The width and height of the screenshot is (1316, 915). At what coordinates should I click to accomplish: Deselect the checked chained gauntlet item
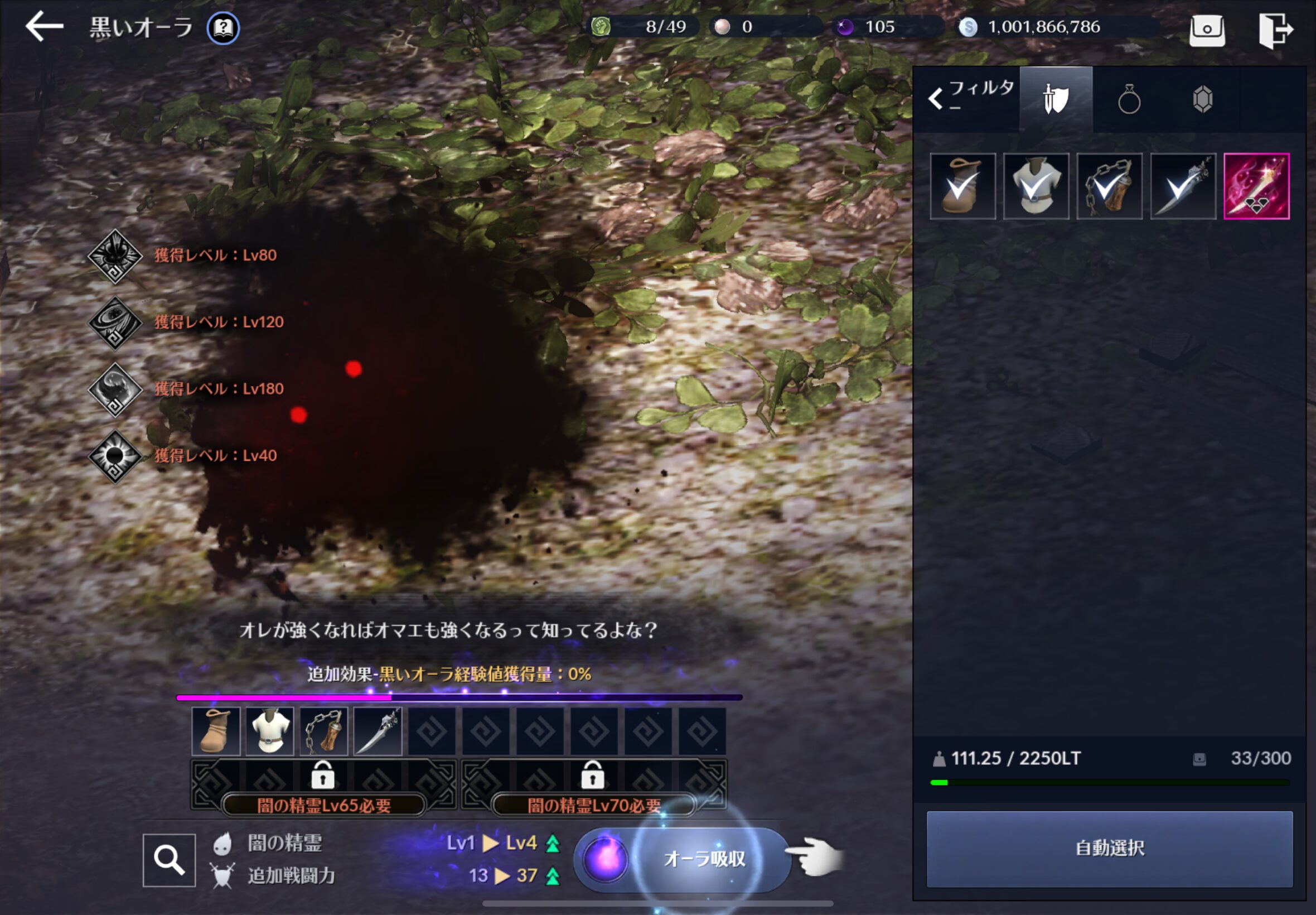tap(1109, 186)
